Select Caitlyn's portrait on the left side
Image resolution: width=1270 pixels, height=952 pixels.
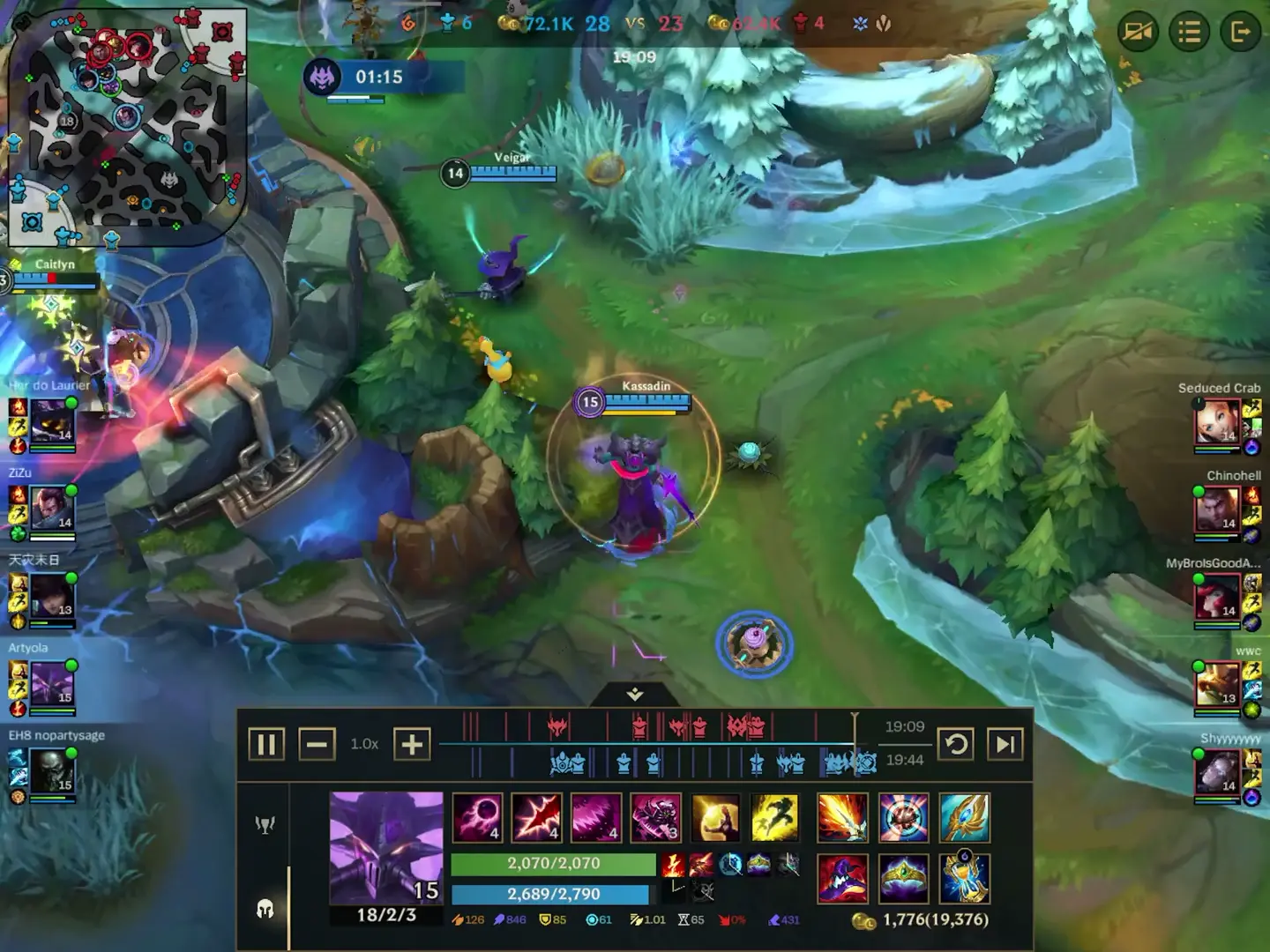pyautogui.click(x=115, y=344)
